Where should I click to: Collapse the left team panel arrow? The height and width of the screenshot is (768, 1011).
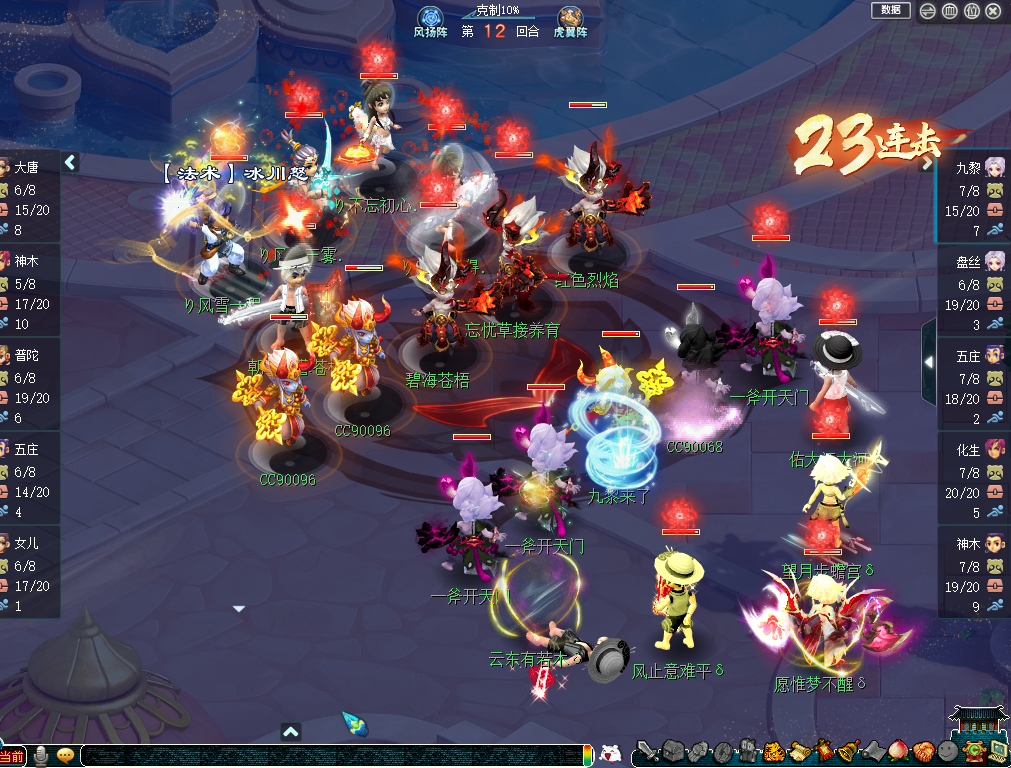70,162
